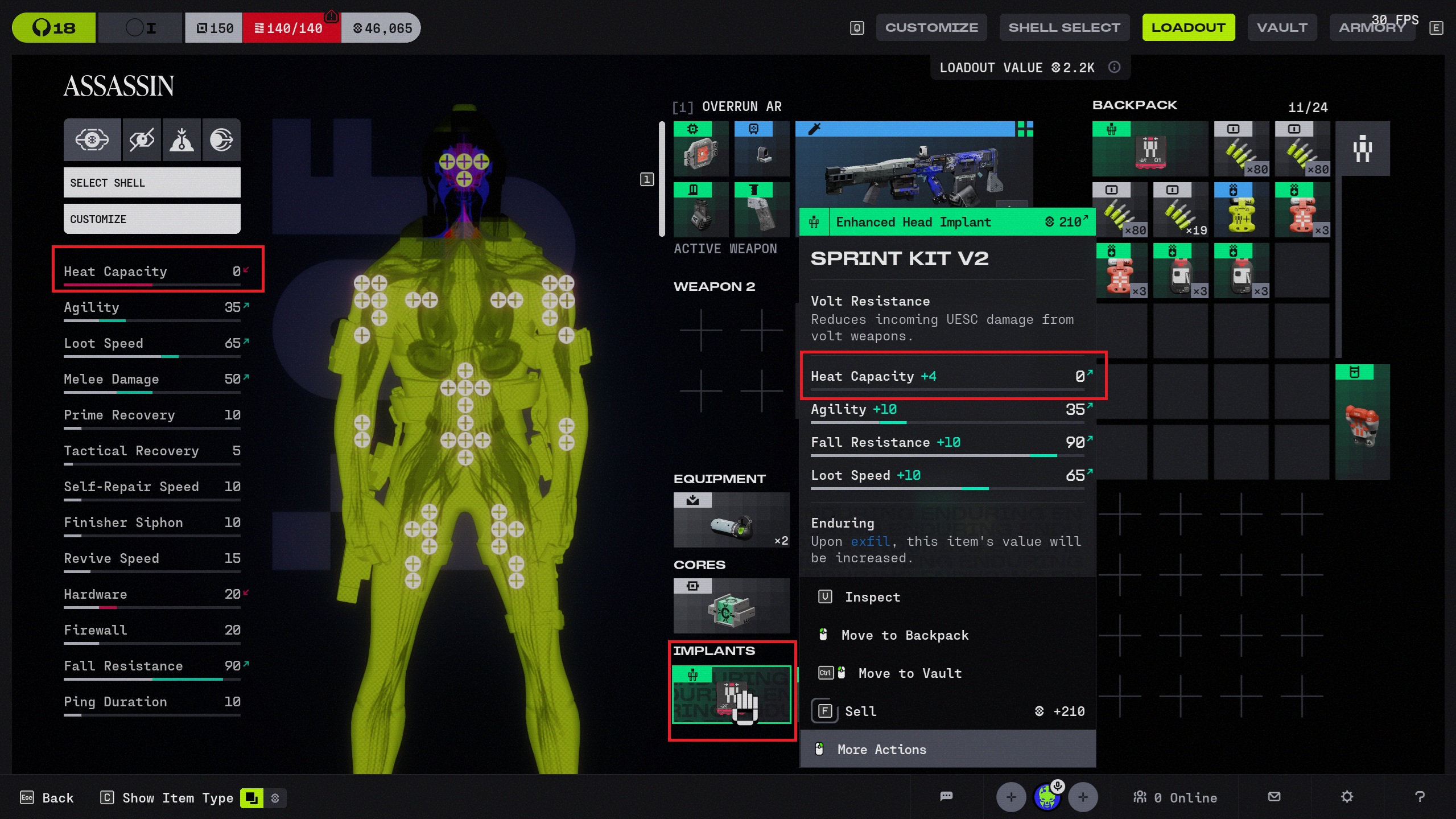Select Move to Backpack option
Screen dimensions: 1456x819
click(904, 635)
